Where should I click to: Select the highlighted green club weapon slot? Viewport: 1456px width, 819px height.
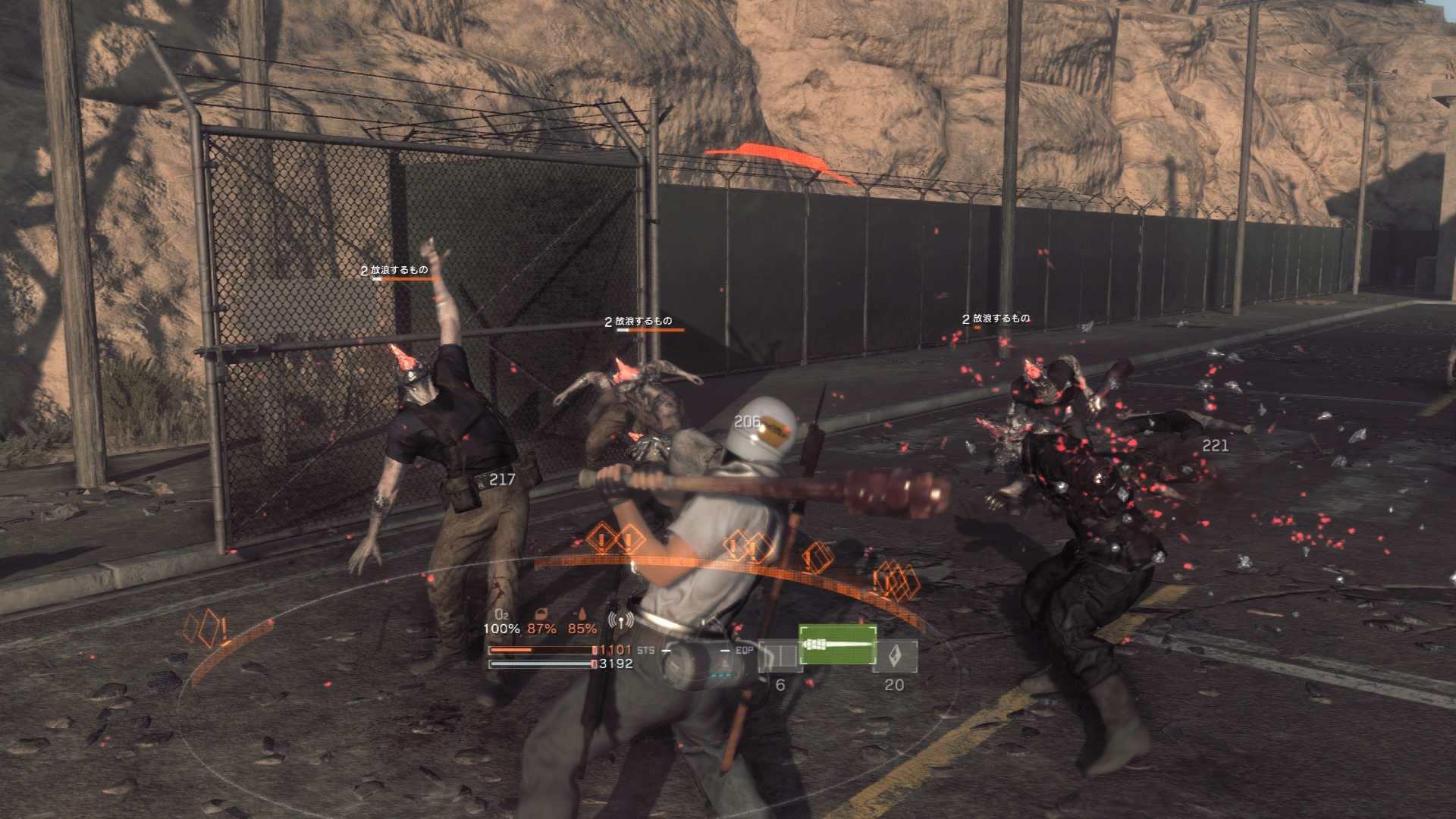pos(837,645)
